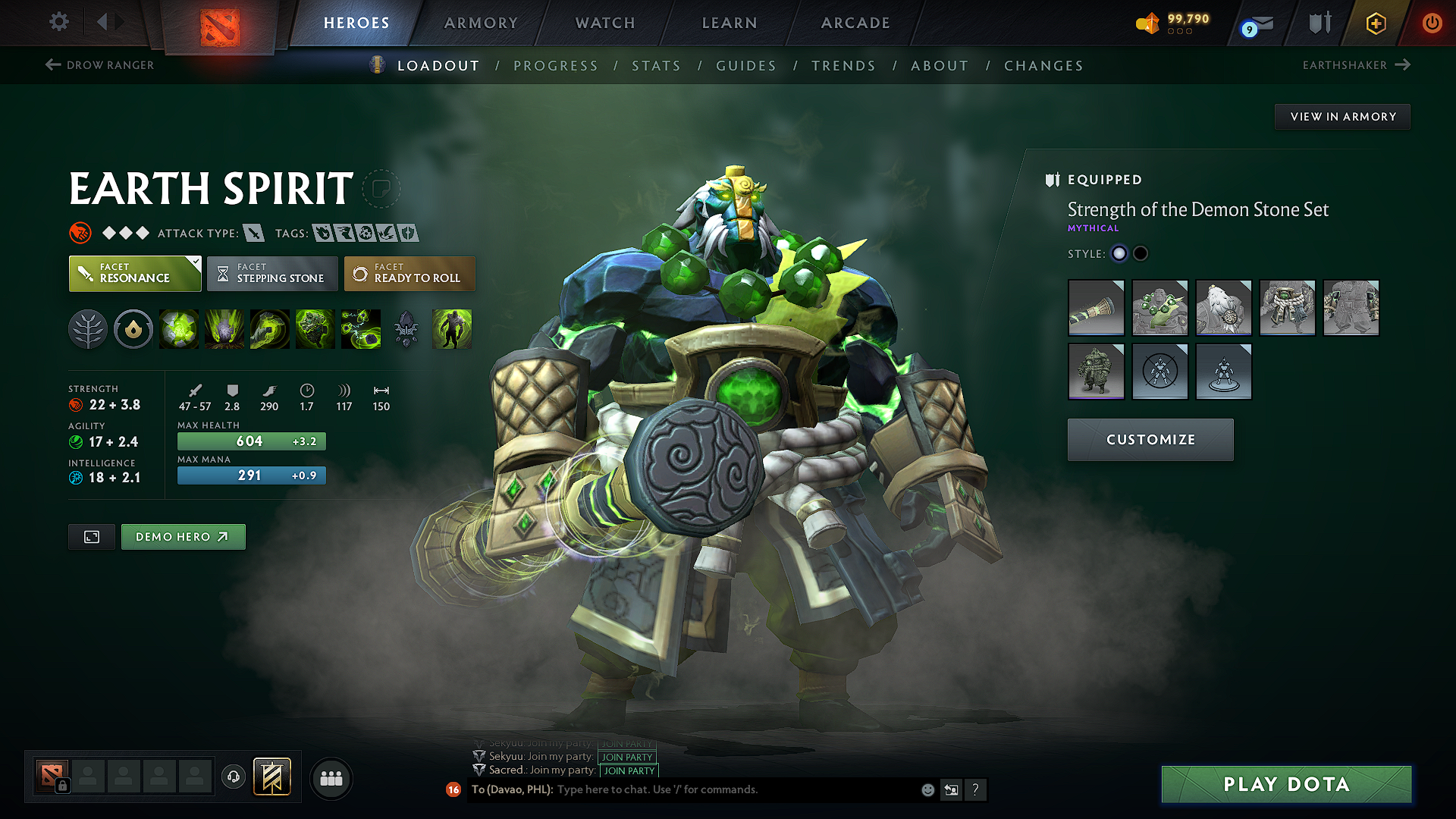The height and width of the screenshot is (819, 1456).
Task: Open the STATS page for Earth Spirit
Action: pos(657,65)
